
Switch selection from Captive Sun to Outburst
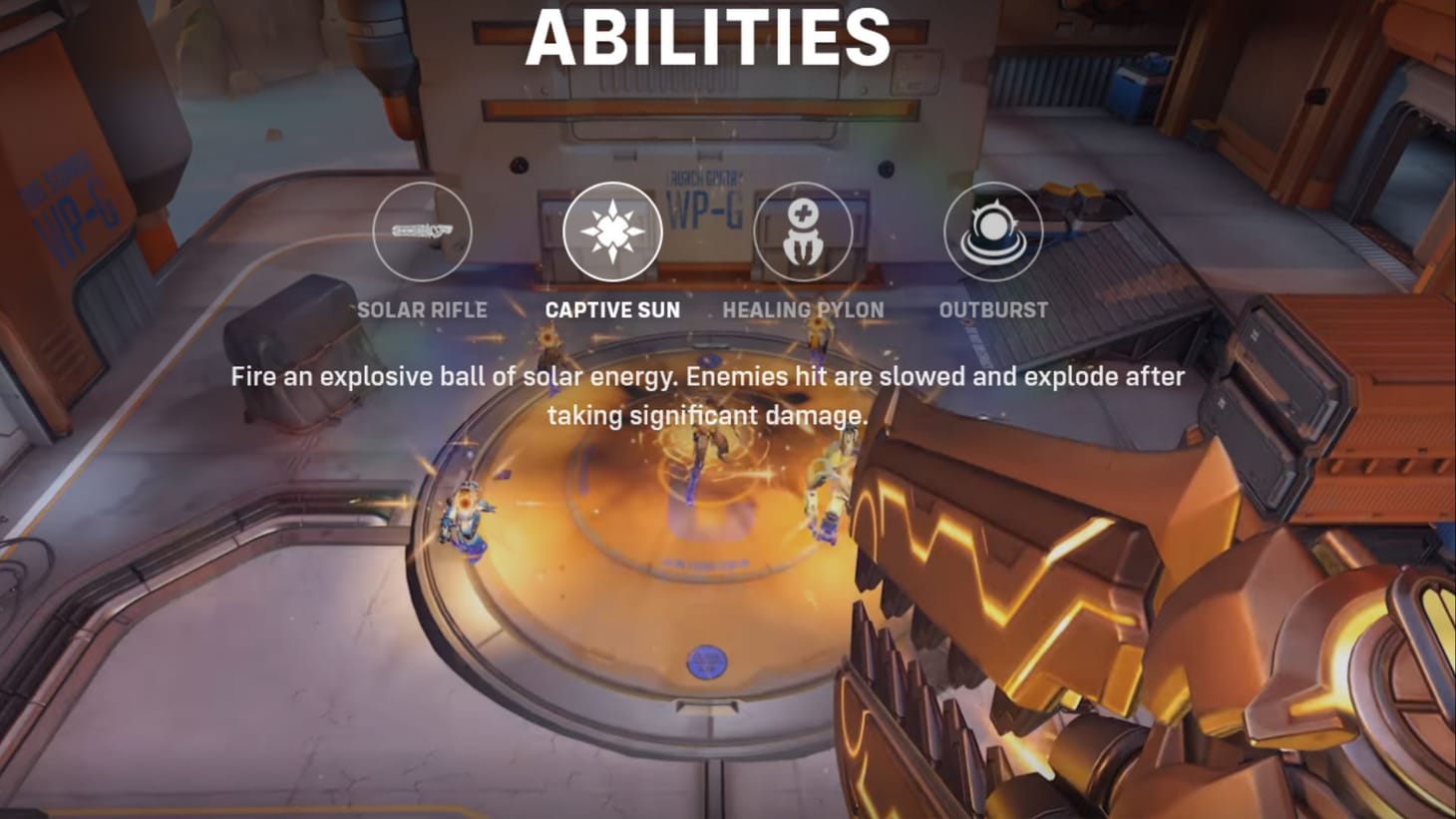(x=992, y=230)
